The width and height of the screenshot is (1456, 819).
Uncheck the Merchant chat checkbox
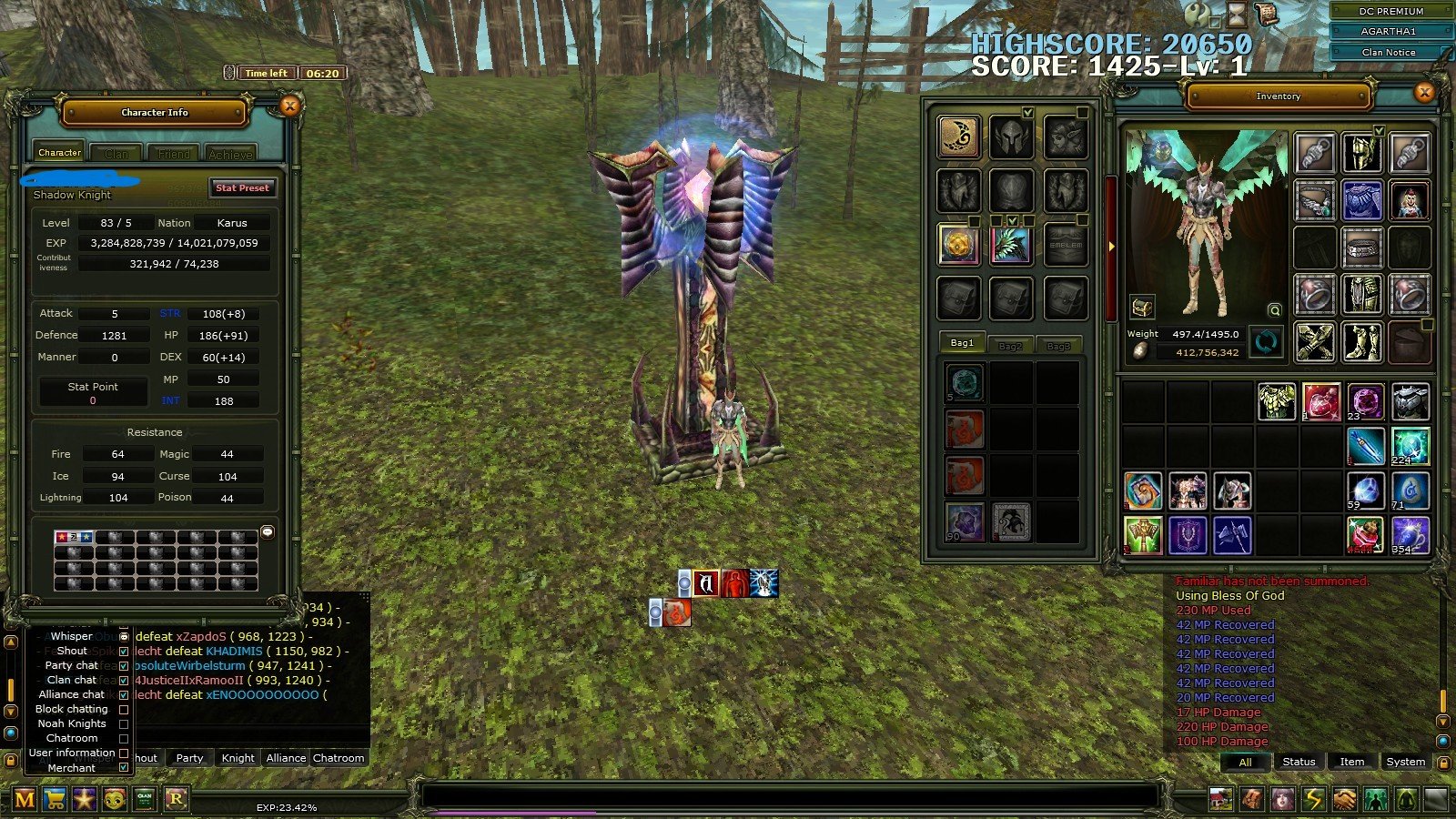pyautogui.click(x=124, y=767)
